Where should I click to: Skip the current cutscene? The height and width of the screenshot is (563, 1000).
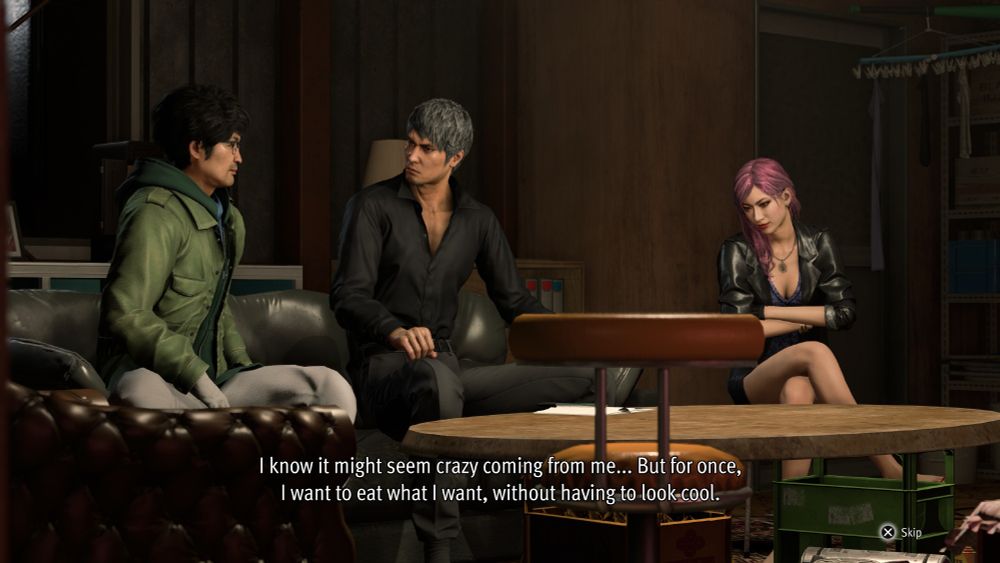(x=902, y=533)
